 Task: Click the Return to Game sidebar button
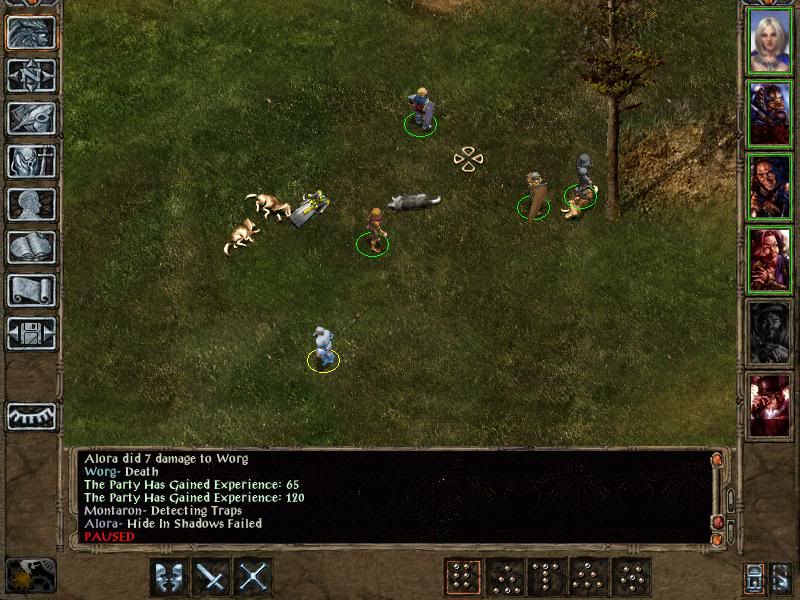(31, 32)
